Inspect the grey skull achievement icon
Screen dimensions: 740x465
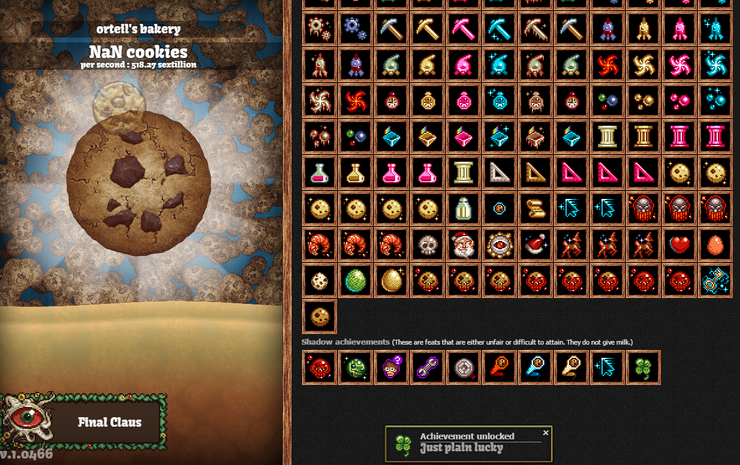[x=427, y=244]
